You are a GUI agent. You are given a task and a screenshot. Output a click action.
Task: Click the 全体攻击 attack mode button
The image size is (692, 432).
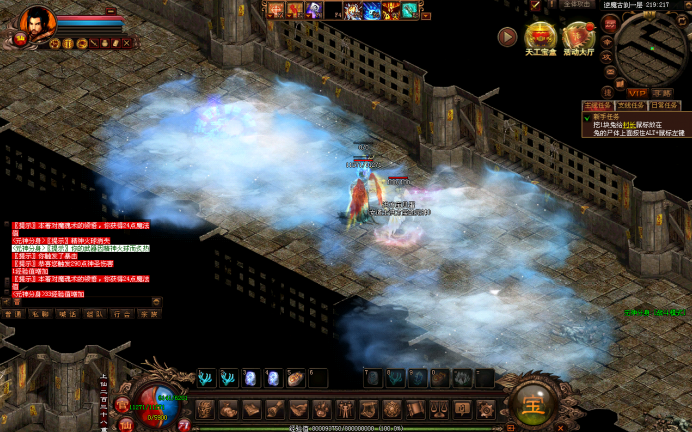click(x=578, y=5)
